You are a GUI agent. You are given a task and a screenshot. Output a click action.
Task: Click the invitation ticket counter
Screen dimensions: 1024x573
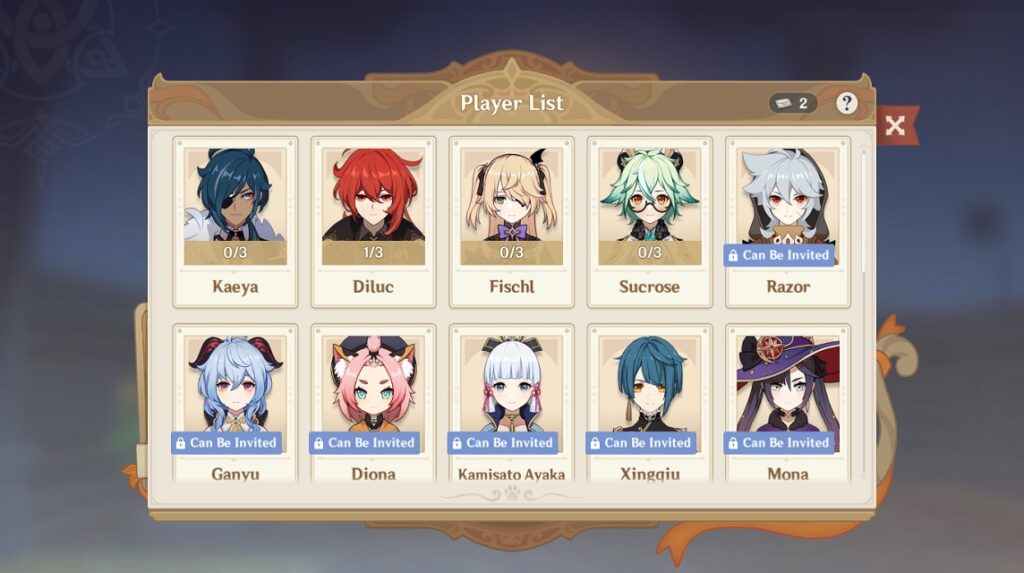click(792, 103)
